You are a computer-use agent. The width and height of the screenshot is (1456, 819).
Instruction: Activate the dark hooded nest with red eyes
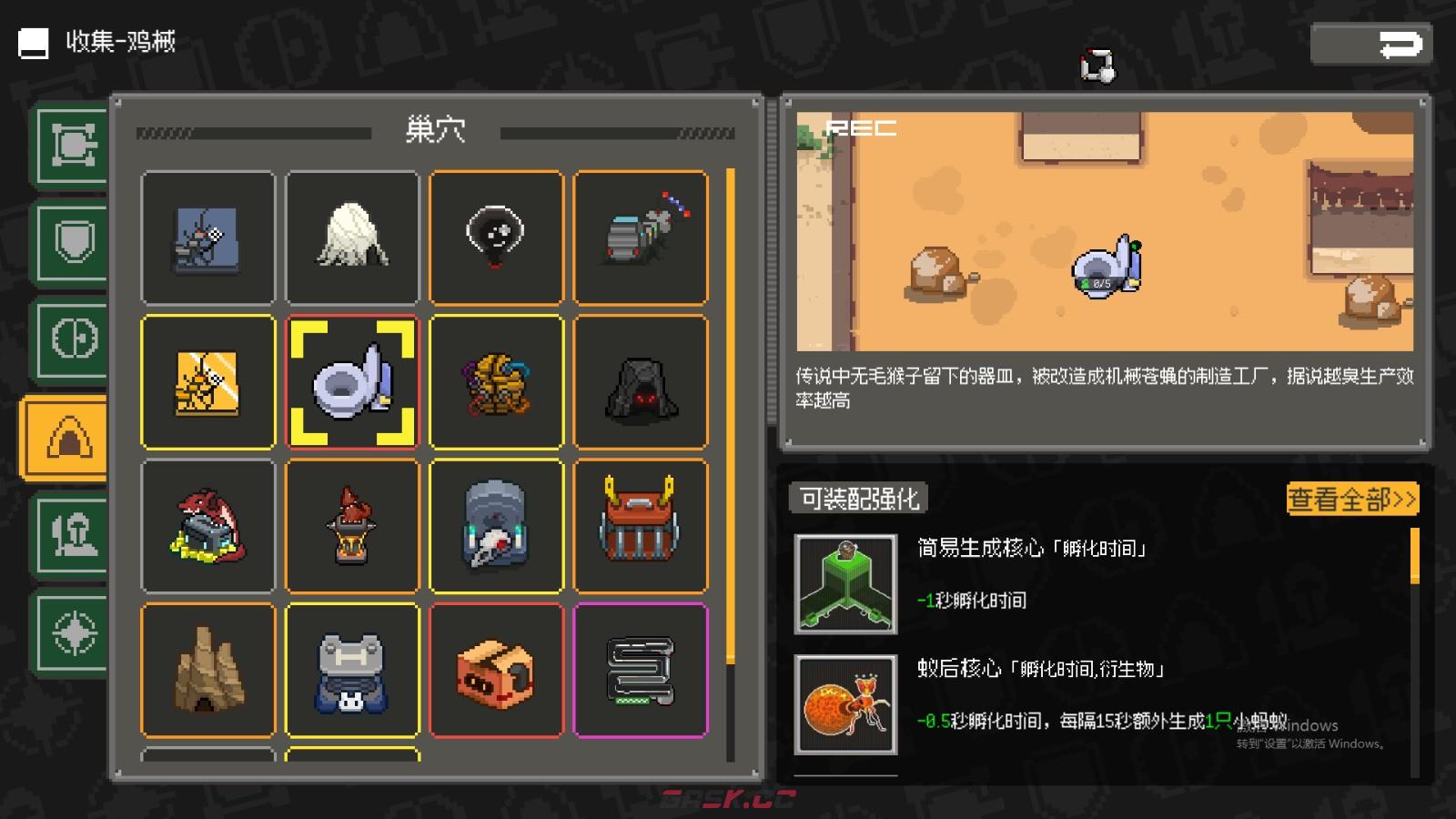[641, 382]
